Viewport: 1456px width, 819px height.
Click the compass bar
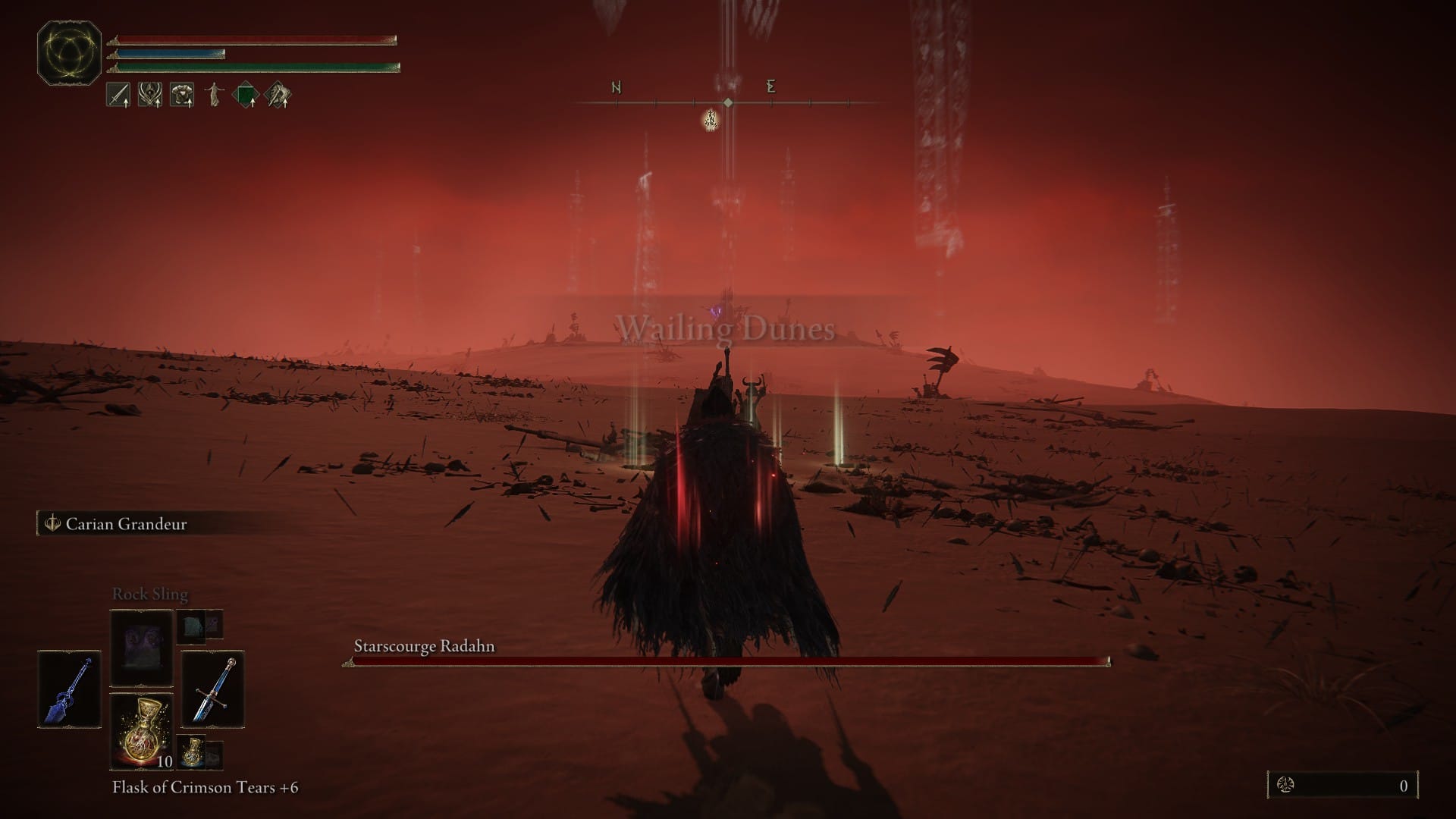tap(728, 102)
